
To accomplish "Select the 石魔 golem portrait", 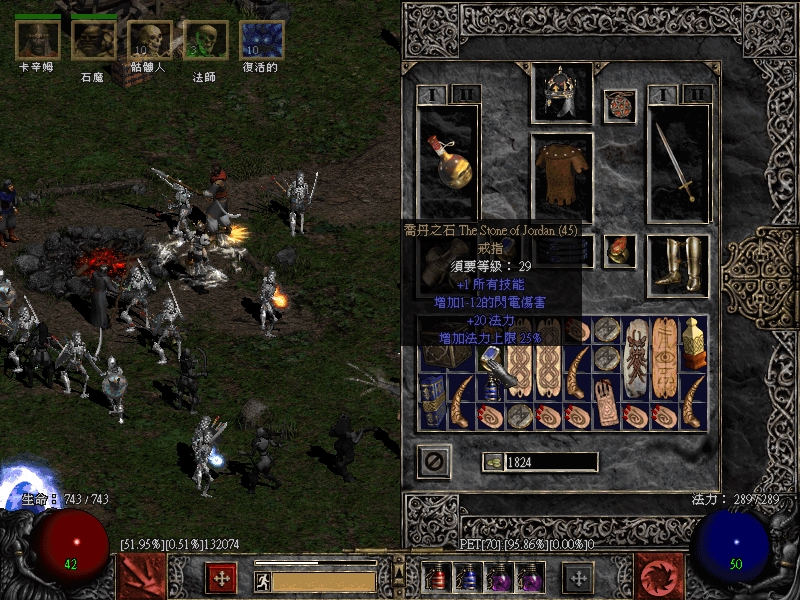I will [93, 40].
